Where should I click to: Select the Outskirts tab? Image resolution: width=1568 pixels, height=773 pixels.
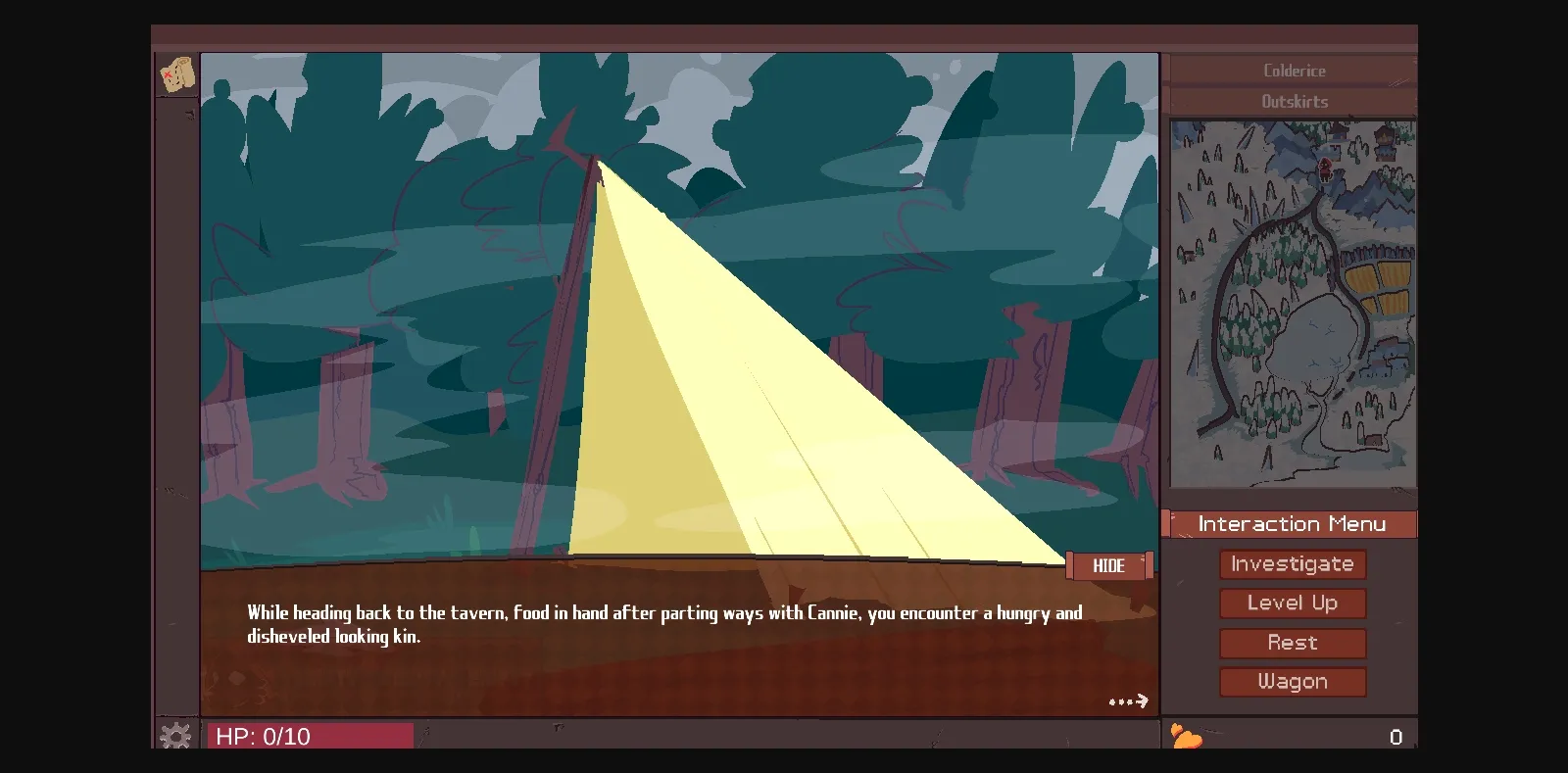[1295, 101]
